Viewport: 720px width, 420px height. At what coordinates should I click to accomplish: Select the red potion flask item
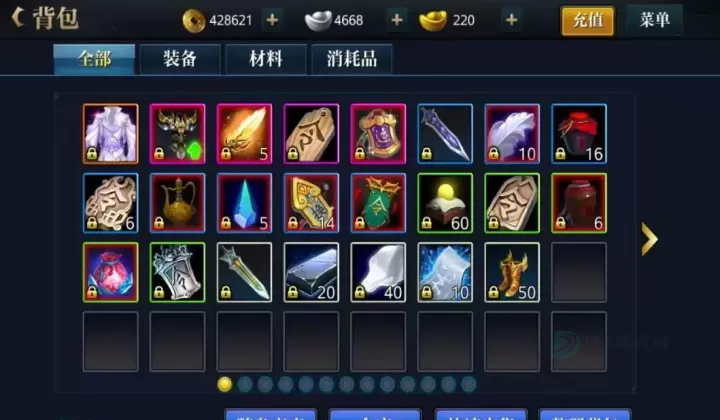point(110,272)
